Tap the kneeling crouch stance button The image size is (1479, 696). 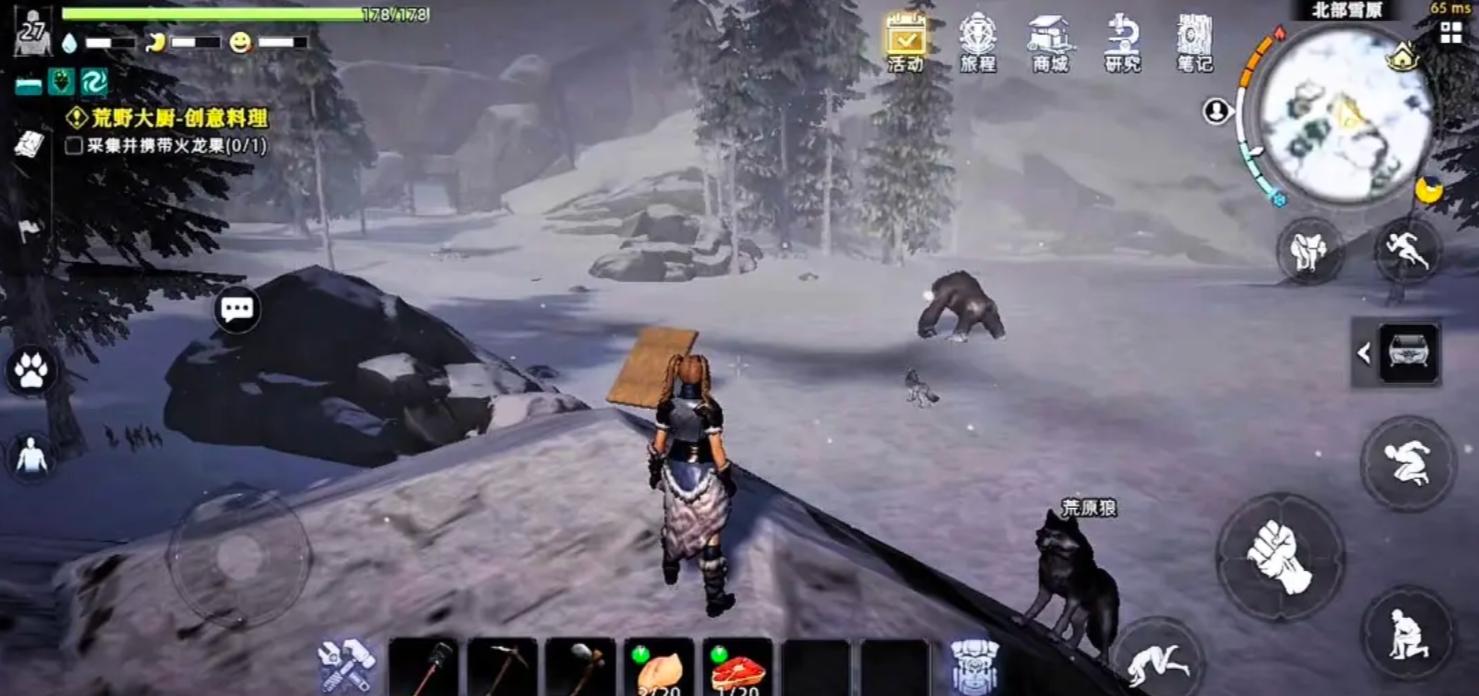coord(1408,633)
